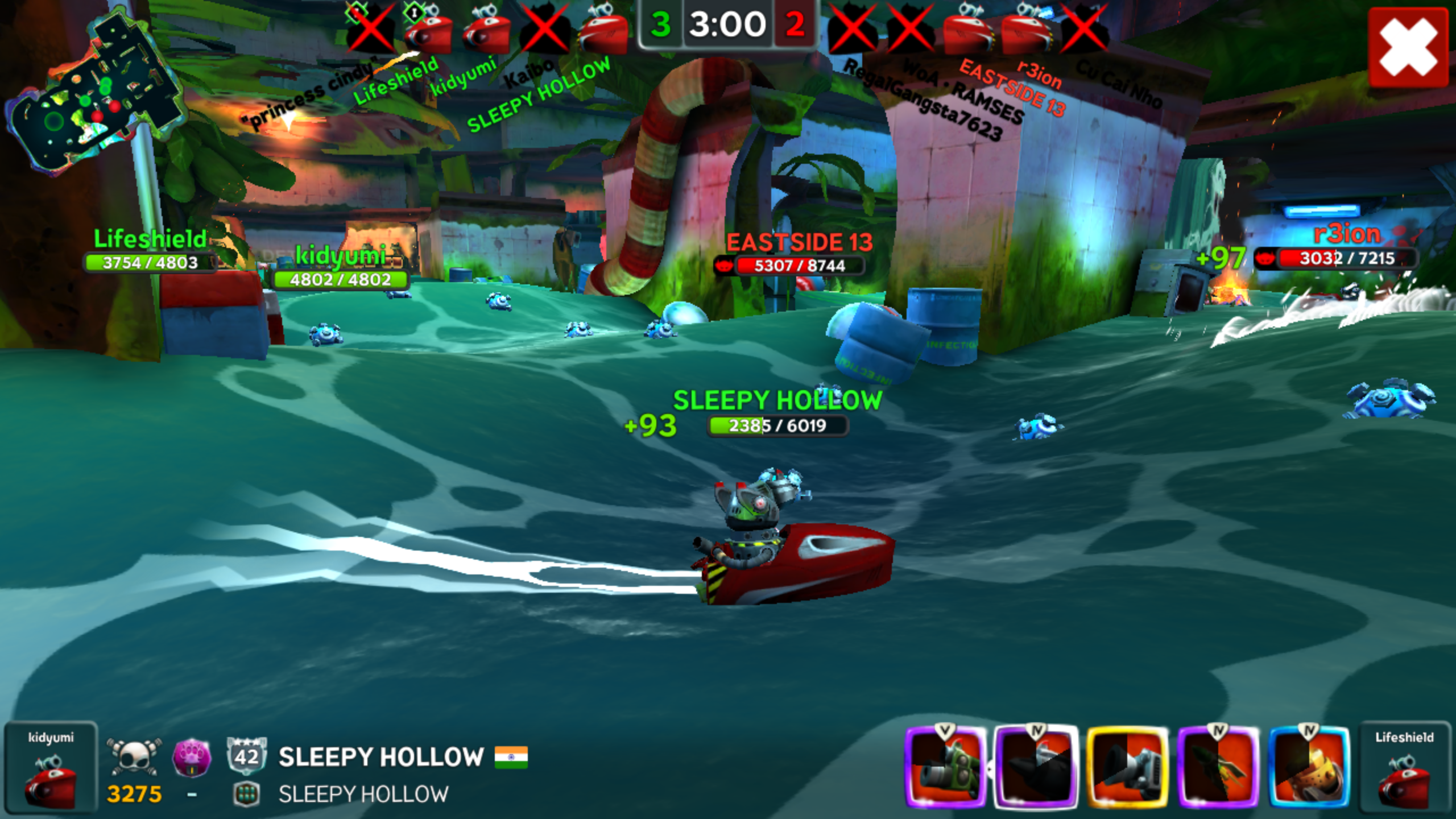Screen dimensions: 1456x819
Task: Choose the white-highlighted black weapon slot
Action: (1036, 767)
